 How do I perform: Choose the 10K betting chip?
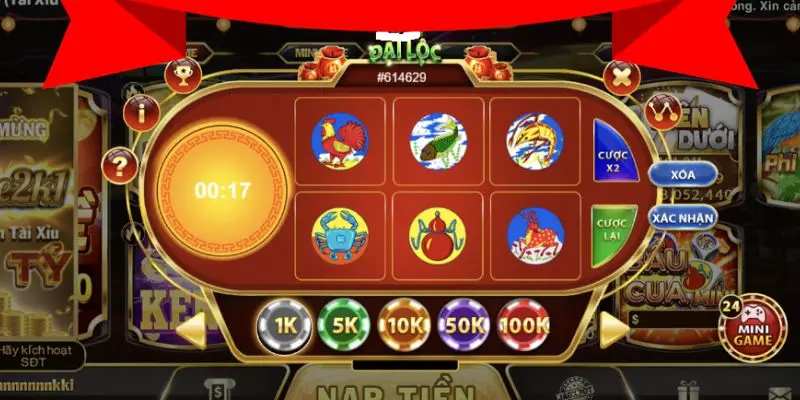point(403,324)
